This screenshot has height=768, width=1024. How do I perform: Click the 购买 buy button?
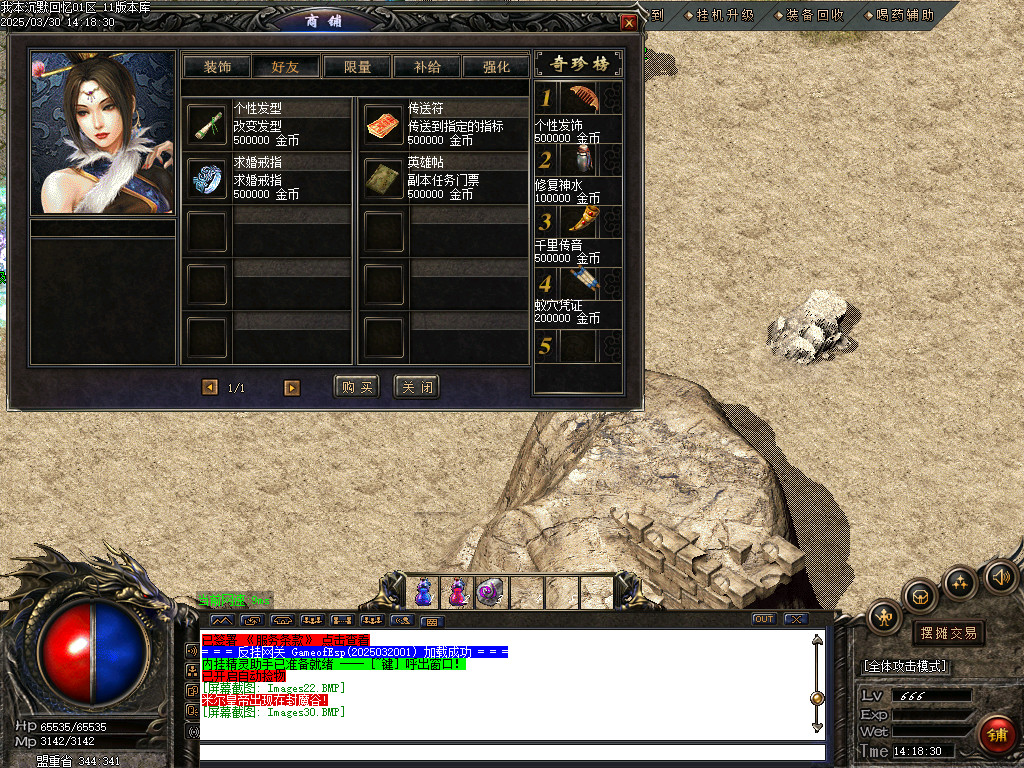click(x=356, y=387)
